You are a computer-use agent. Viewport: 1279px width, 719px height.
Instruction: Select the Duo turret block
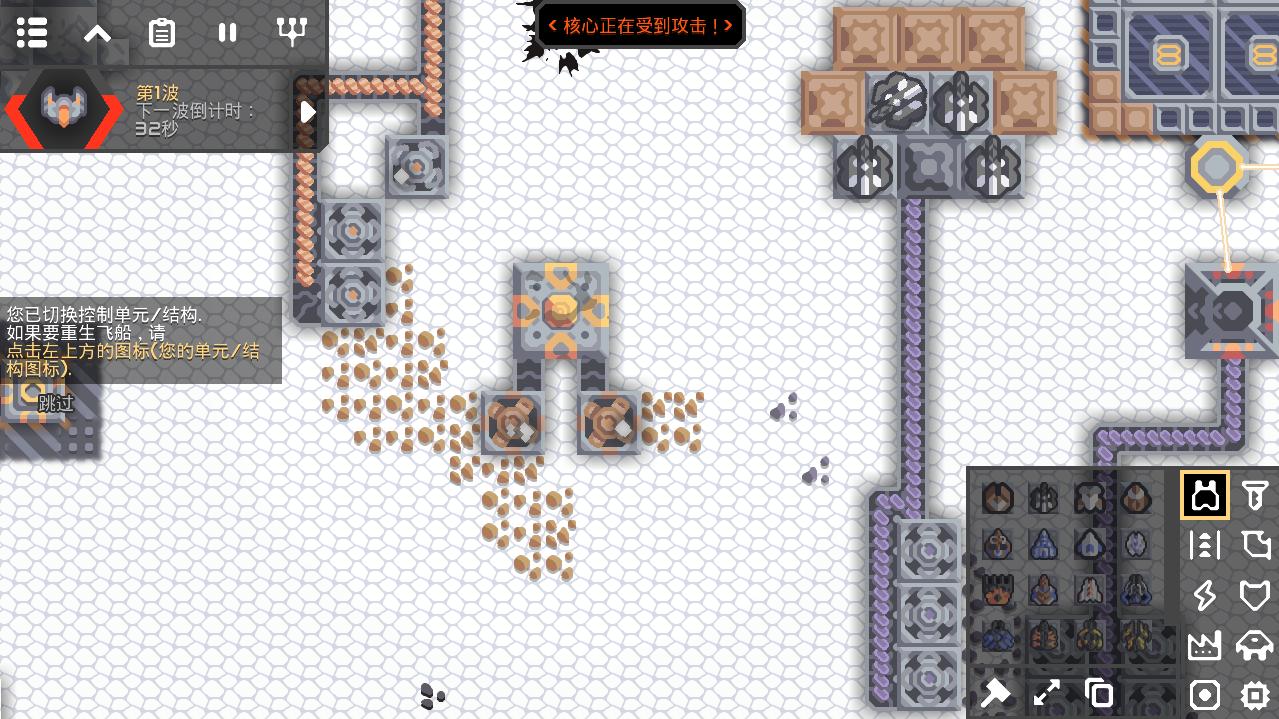point(997,497)
